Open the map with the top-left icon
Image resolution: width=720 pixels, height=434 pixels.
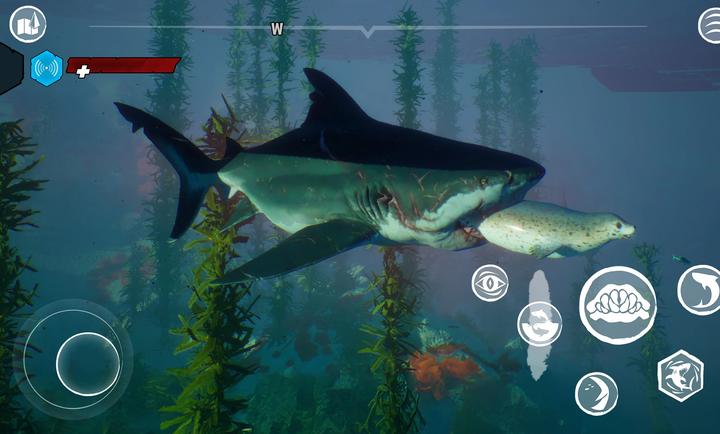coord(28,22)
